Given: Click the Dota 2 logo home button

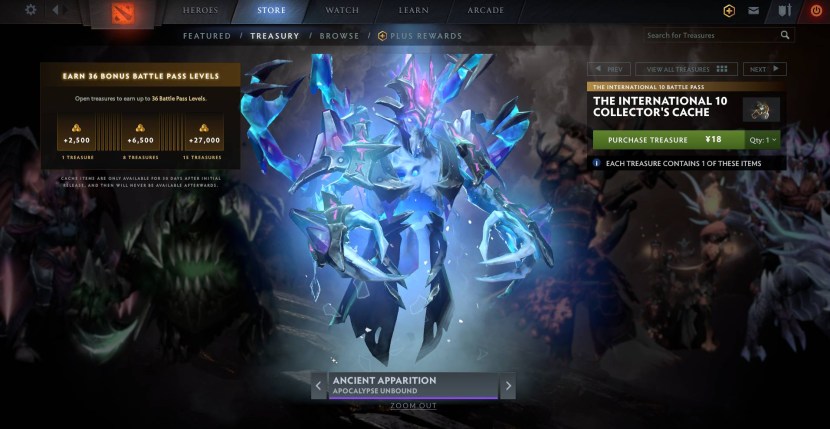Looking at the screenshot, I should tap(125, 13).
